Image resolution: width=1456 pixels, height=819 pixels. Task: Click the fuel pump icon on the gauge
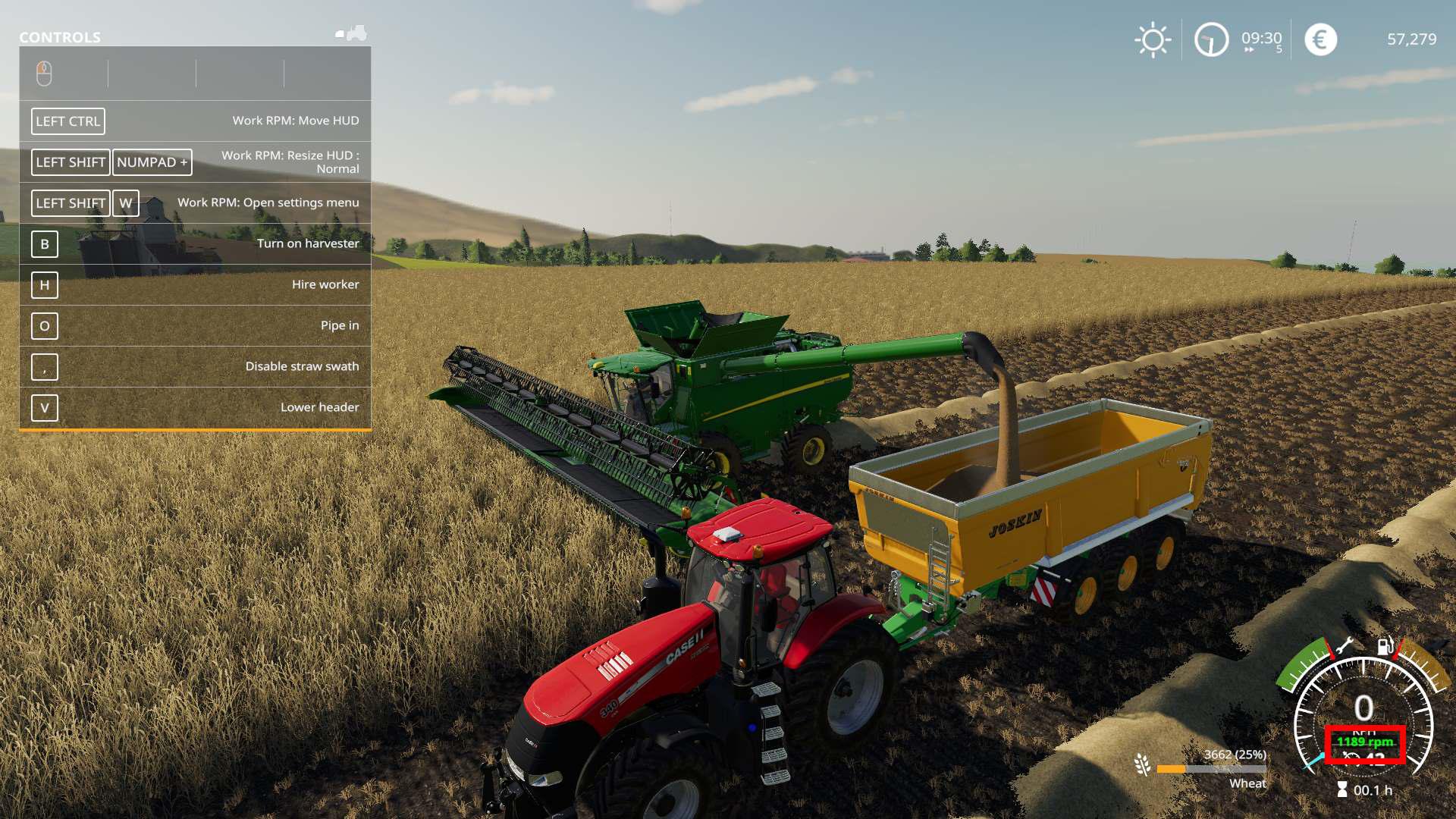[1385, 646]
